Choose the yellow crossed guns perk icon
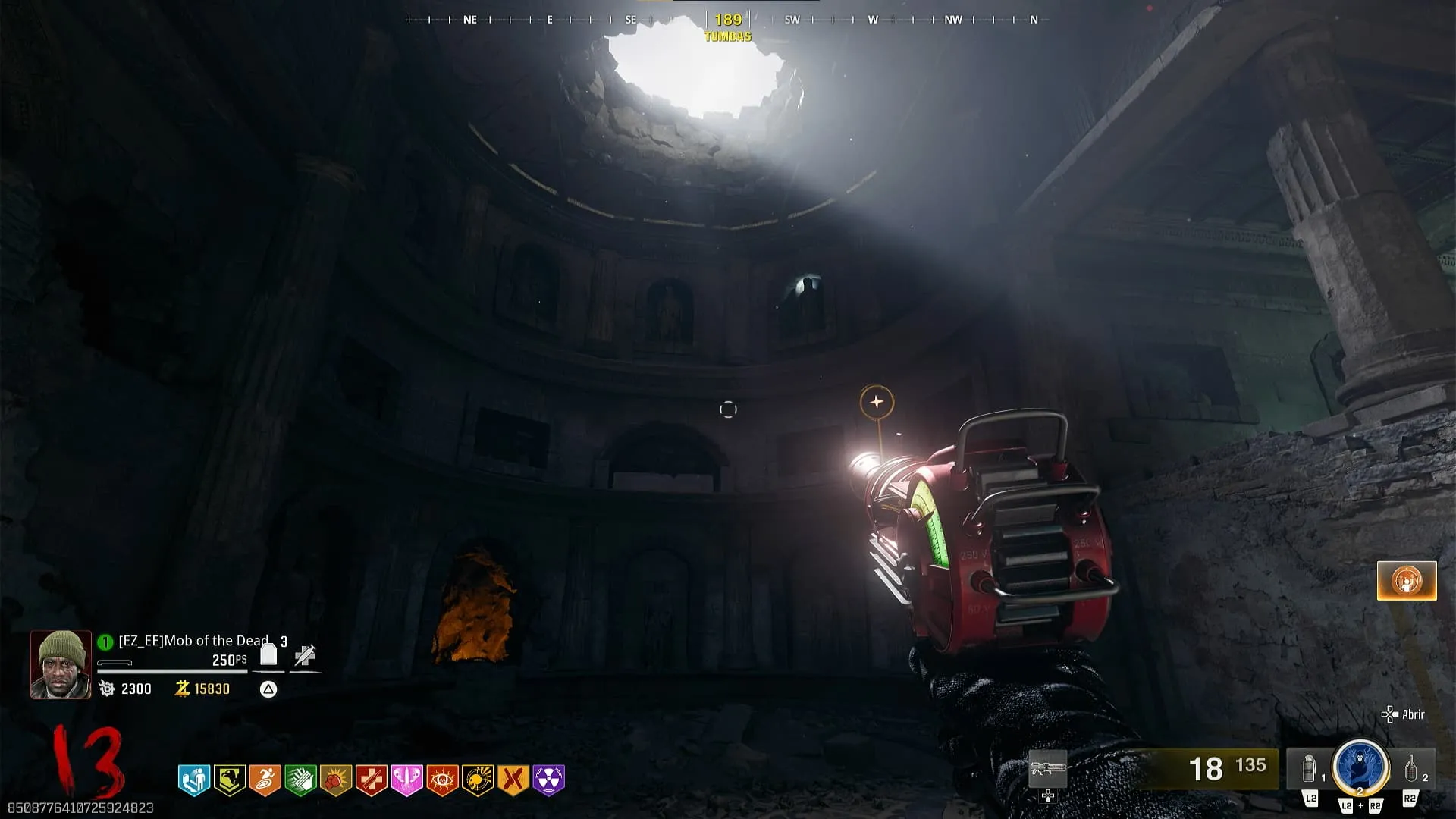1456x819 pixels. (x=513, y=780)
